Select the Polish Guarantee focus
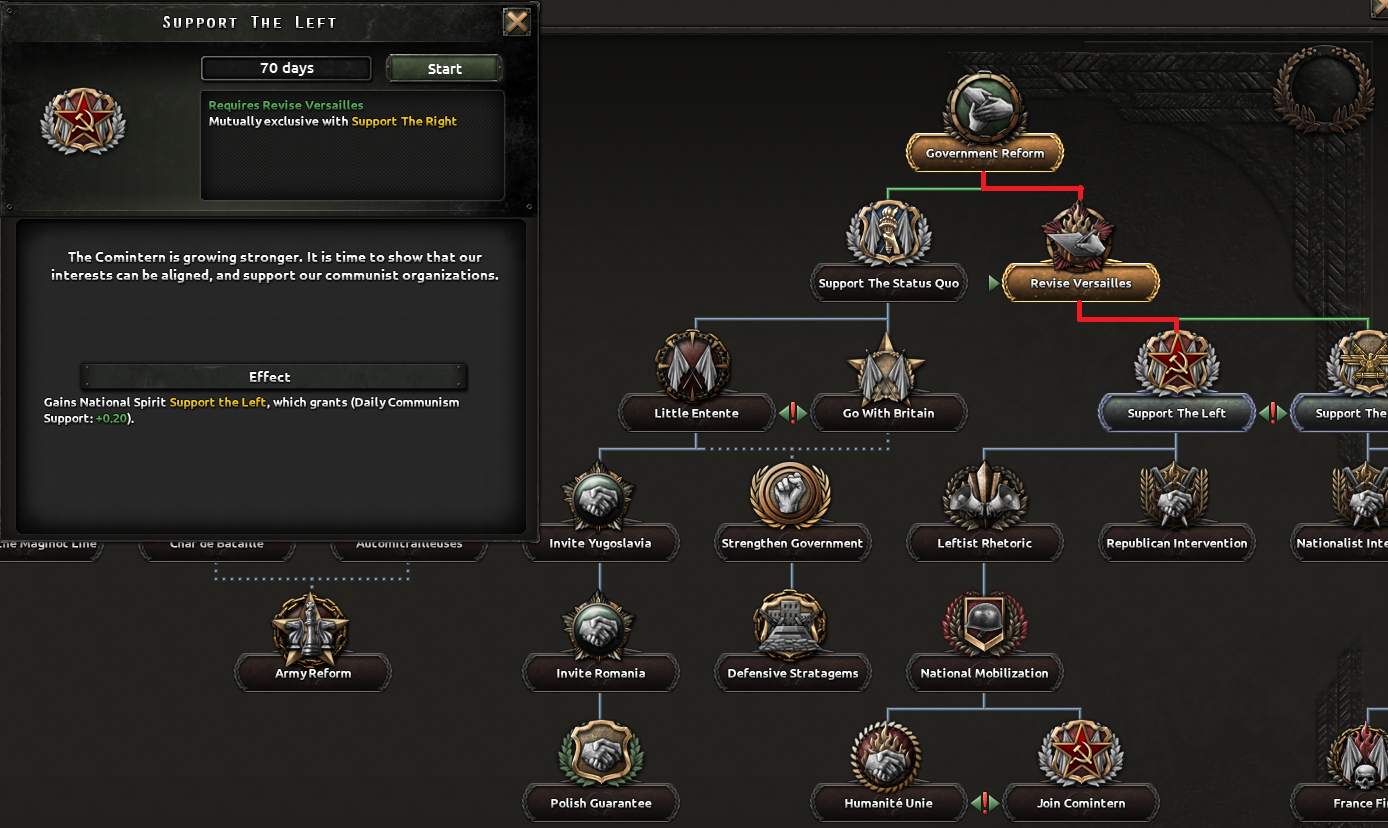The height and width of the screenshot is (828, 1388). pos(600,803)
